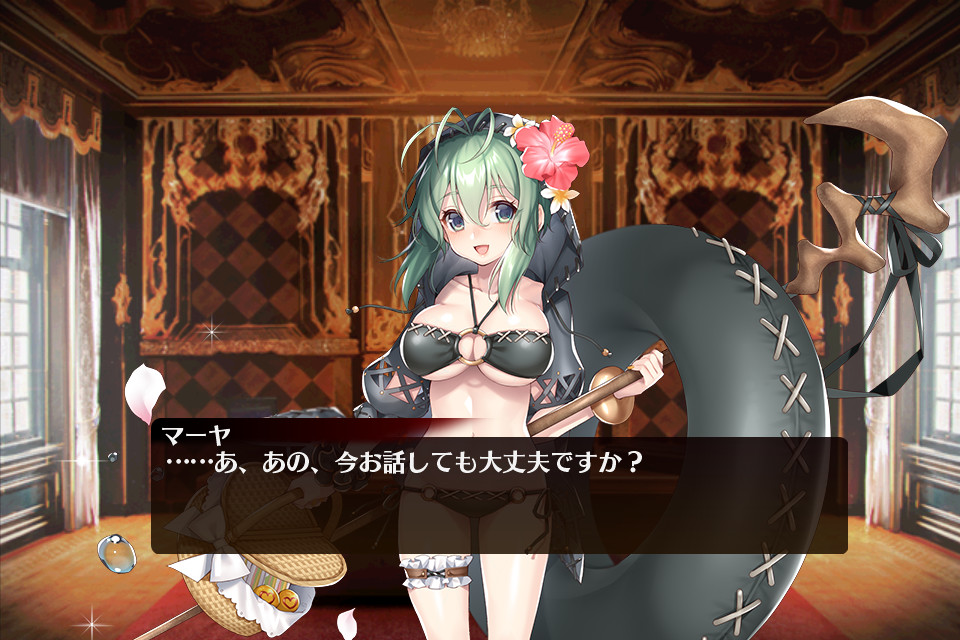Advance Maya's dialogue text box

(x=499, y=494)
